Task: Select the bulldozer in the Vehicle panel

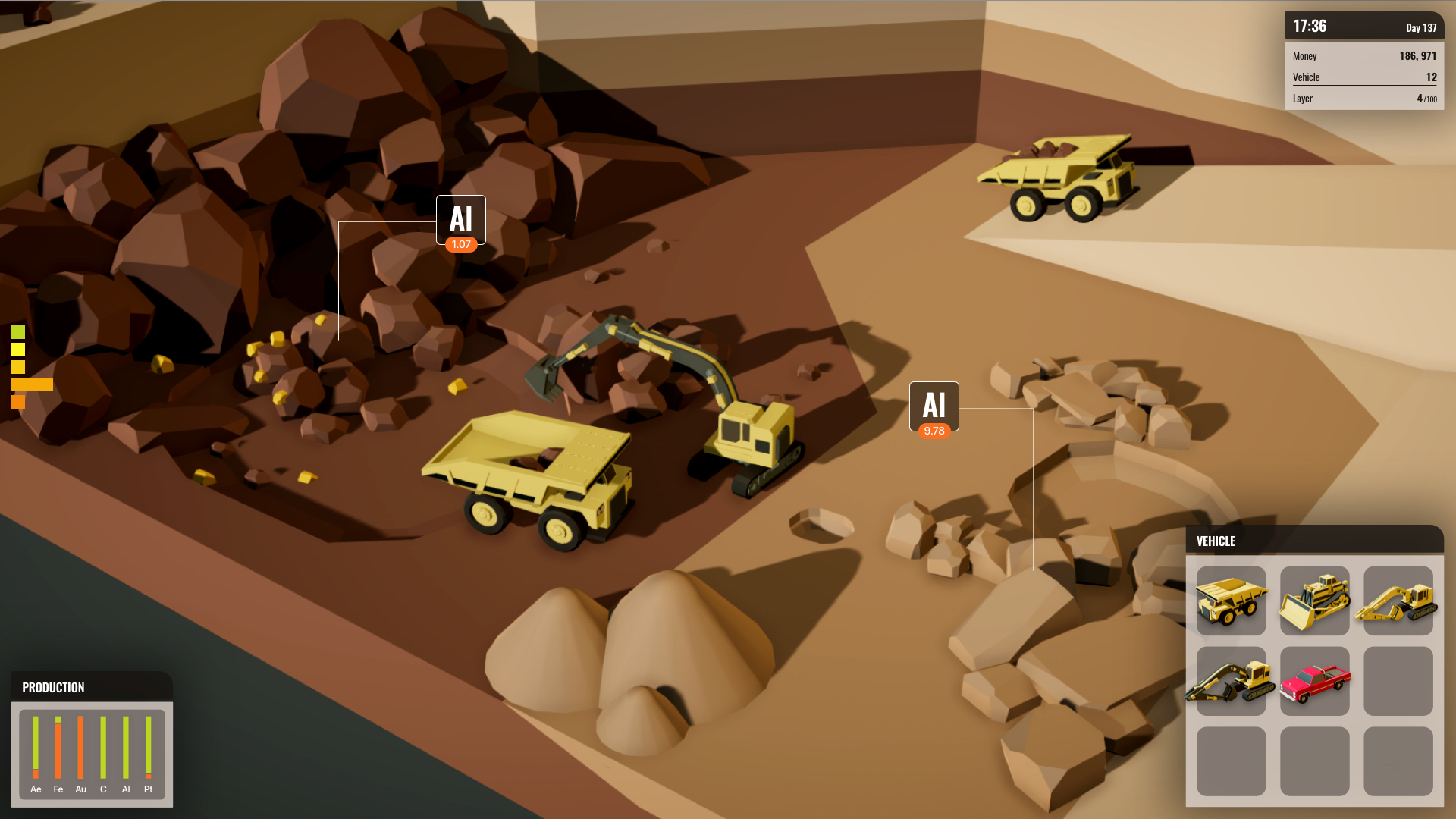Action: click(x=1315, y=601)
